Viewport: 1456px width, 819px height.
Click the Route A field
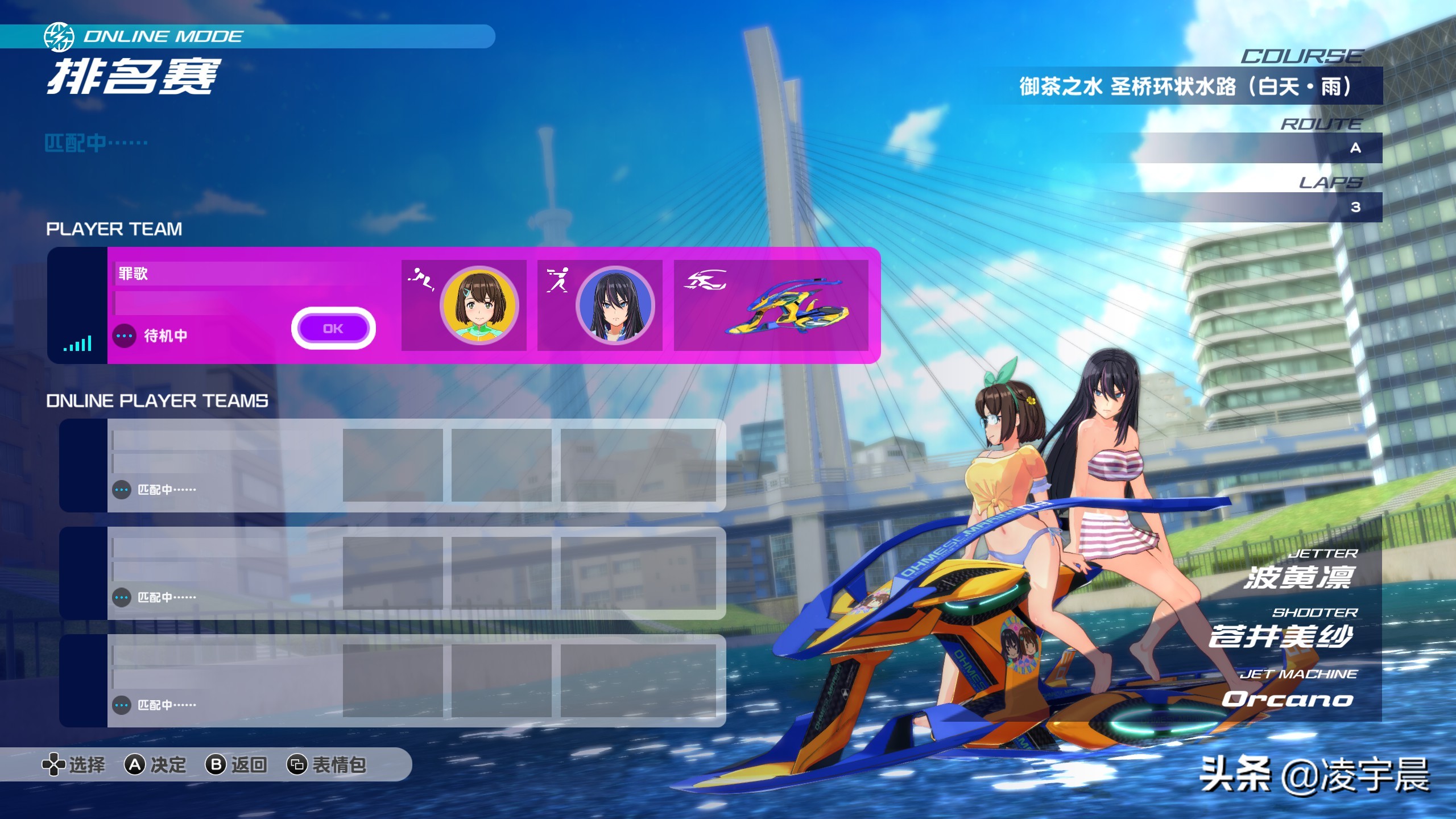coord(1251,148)
